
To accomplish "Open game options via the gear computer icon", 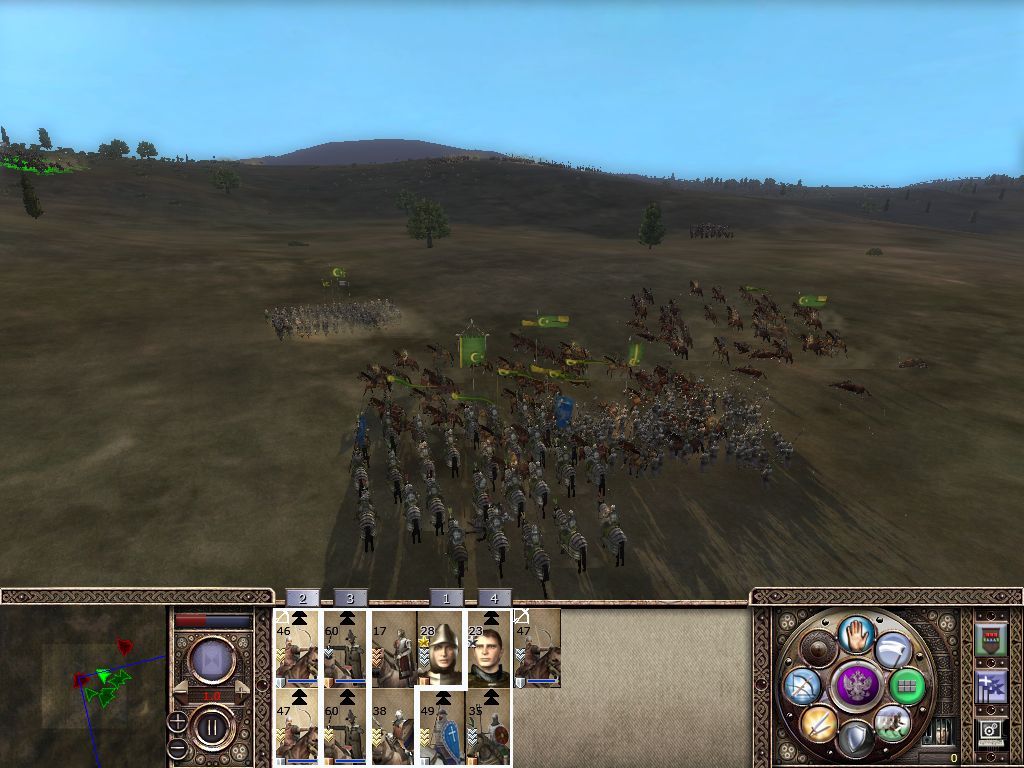I will tap(990, 733).
